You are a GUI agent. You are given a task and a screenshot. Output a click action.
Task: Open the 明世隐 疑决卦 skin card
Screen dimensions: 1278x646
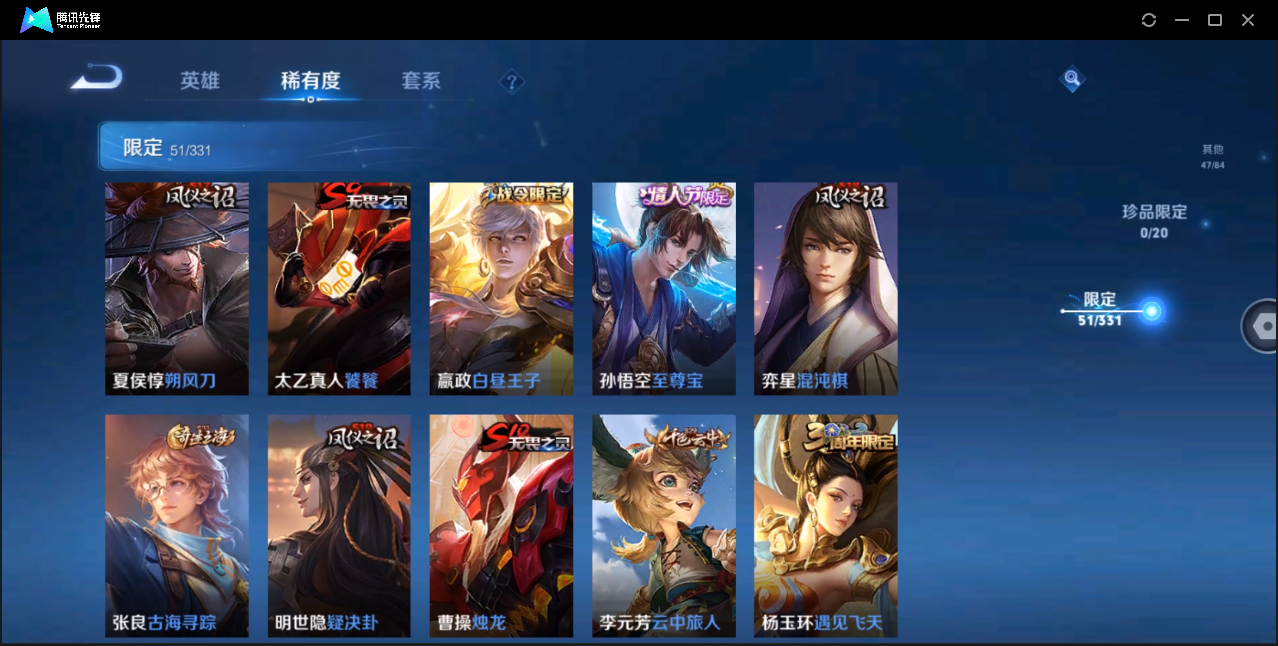click(x=339, y=526)
